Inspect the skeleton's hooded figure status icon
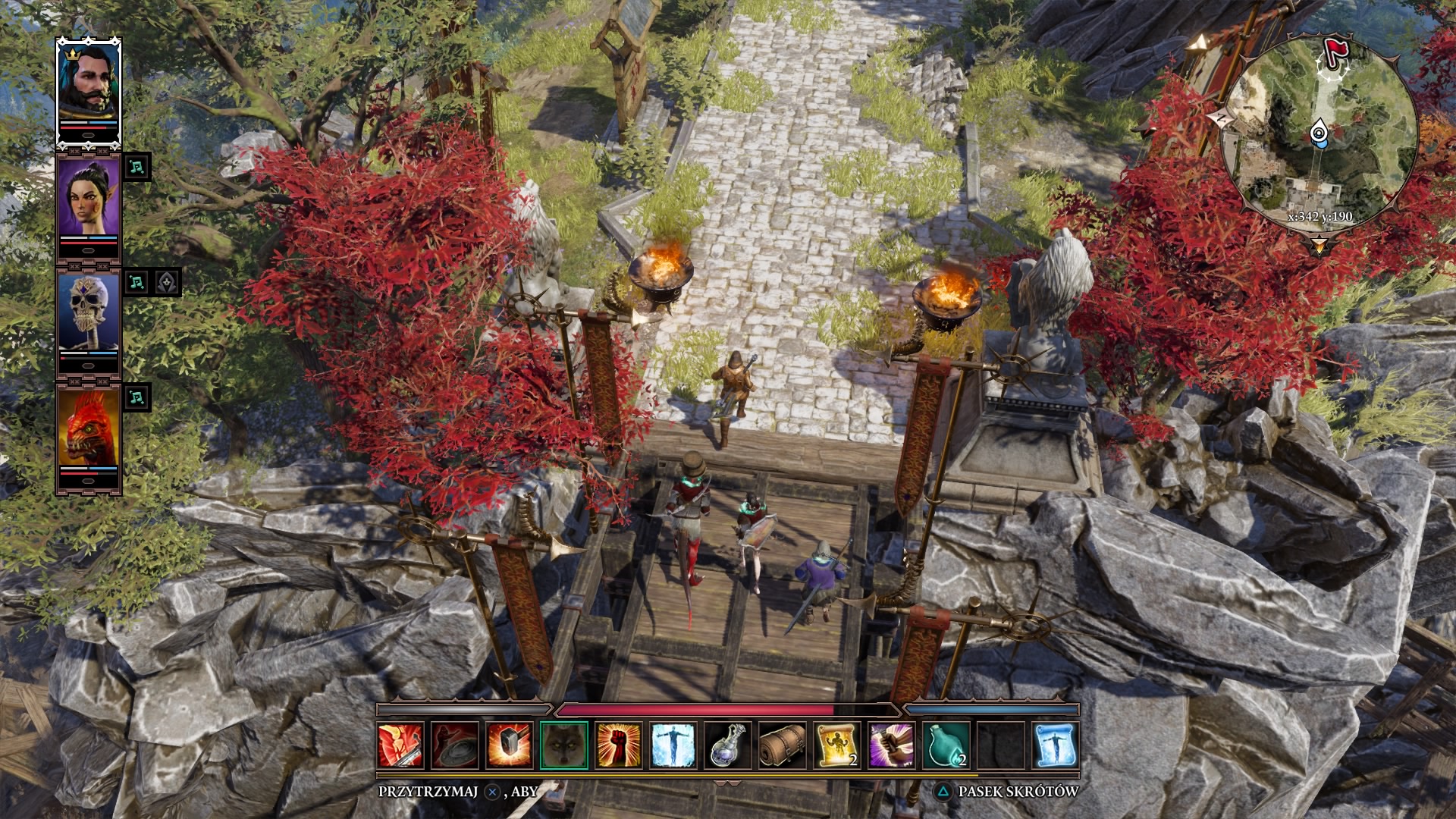This screenshot has width=1456, height=819. 168,282
